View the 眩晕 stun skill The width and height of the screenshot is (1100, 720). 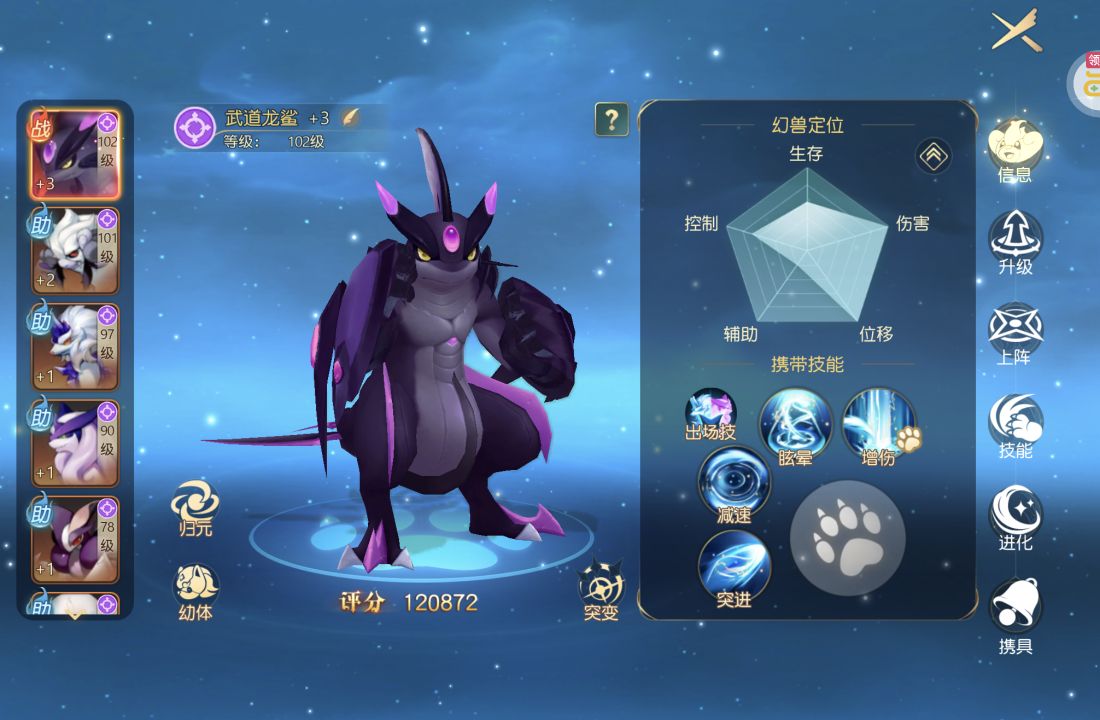click(x=796, y=425)
